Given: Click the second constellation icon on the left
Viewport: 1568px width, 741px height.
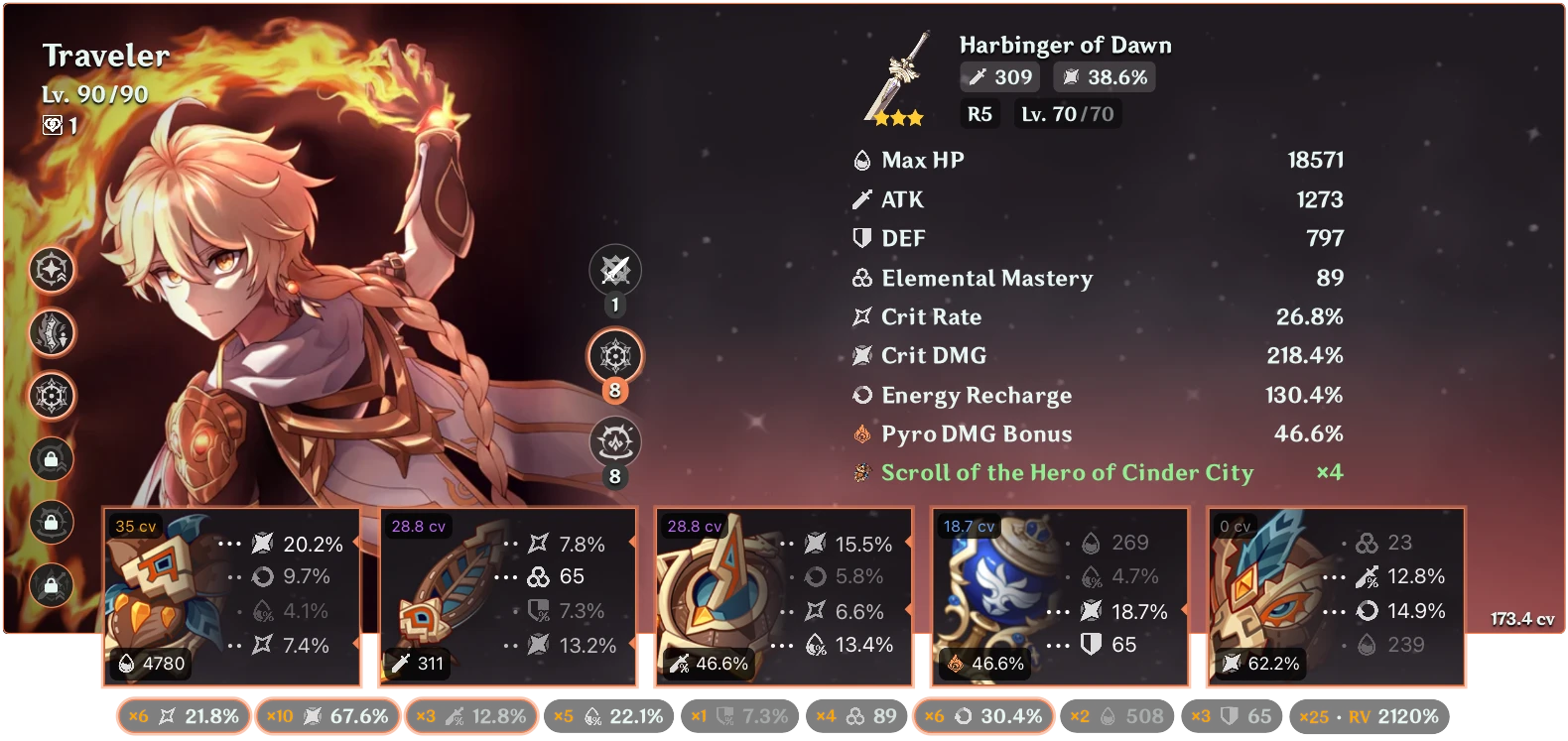Looking at the screenshot, I should [52, 333].
